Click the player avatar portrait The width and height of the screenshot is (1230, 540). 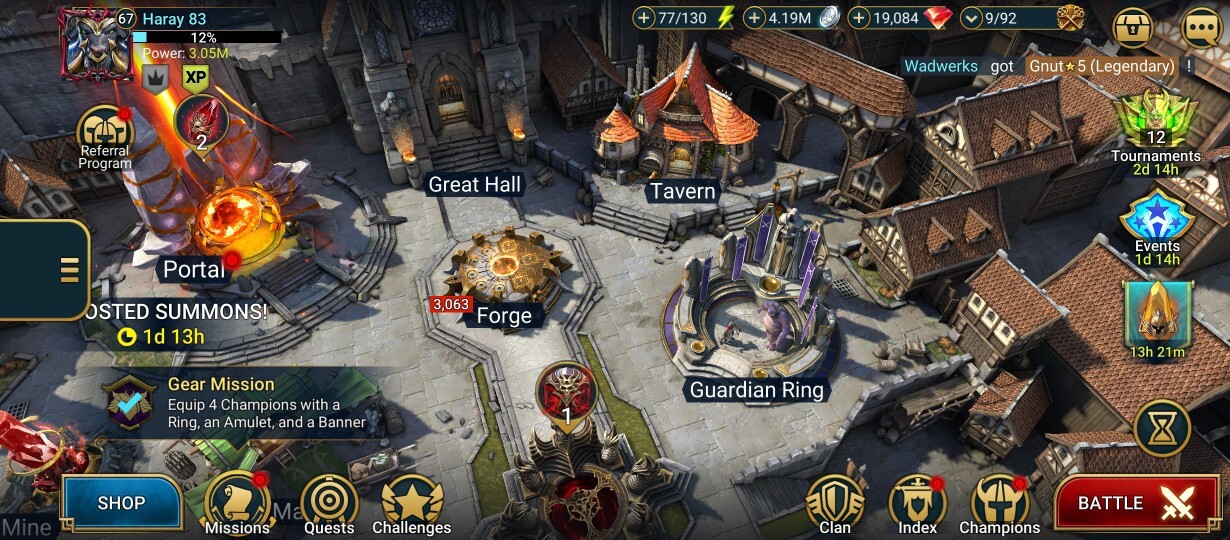pyautogui.click(x=96, y=43)
